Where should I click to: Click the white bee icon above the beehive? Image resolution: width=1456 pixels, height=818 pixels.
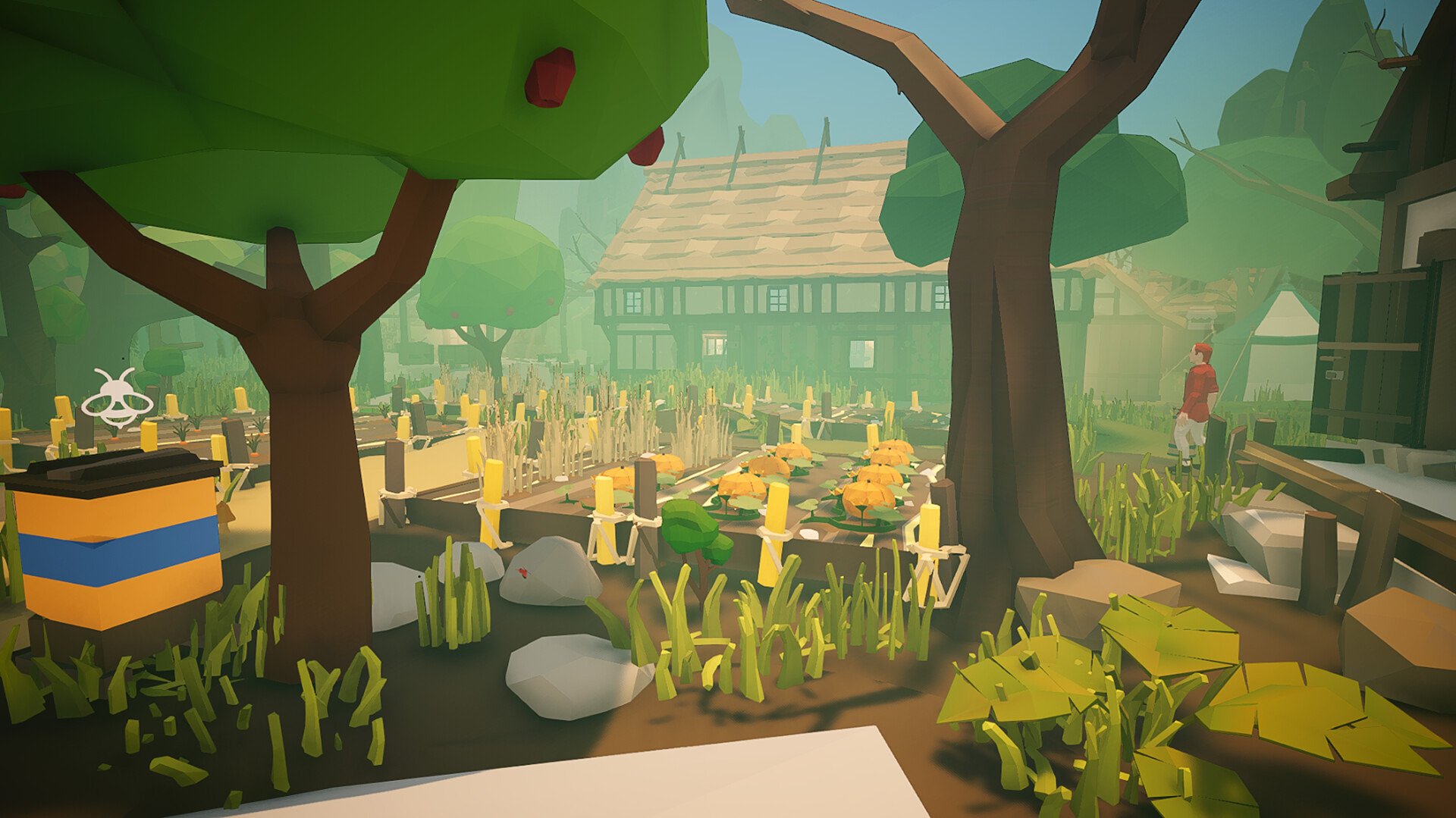point(117,398)
